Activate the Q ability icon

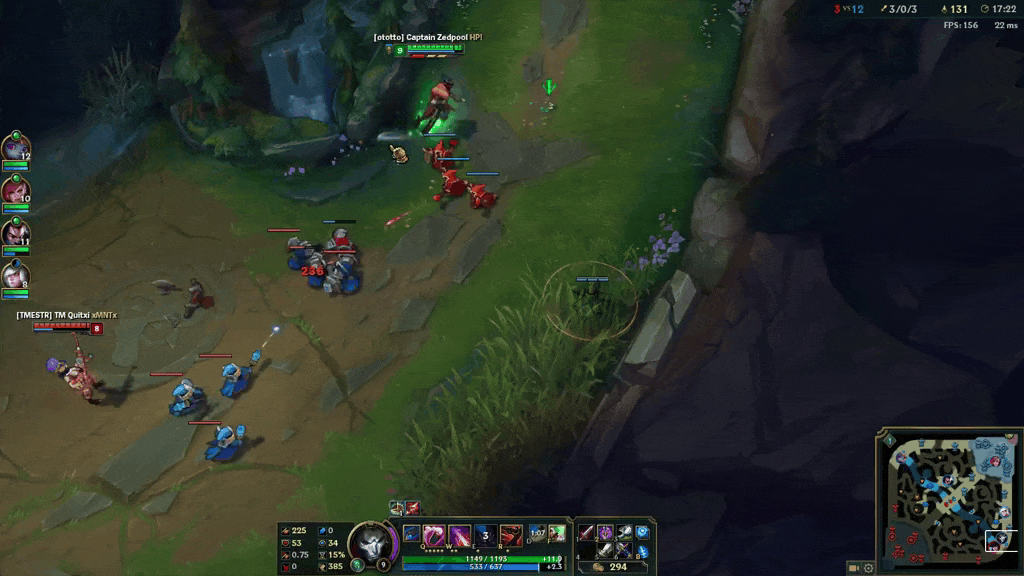point(434,534)
